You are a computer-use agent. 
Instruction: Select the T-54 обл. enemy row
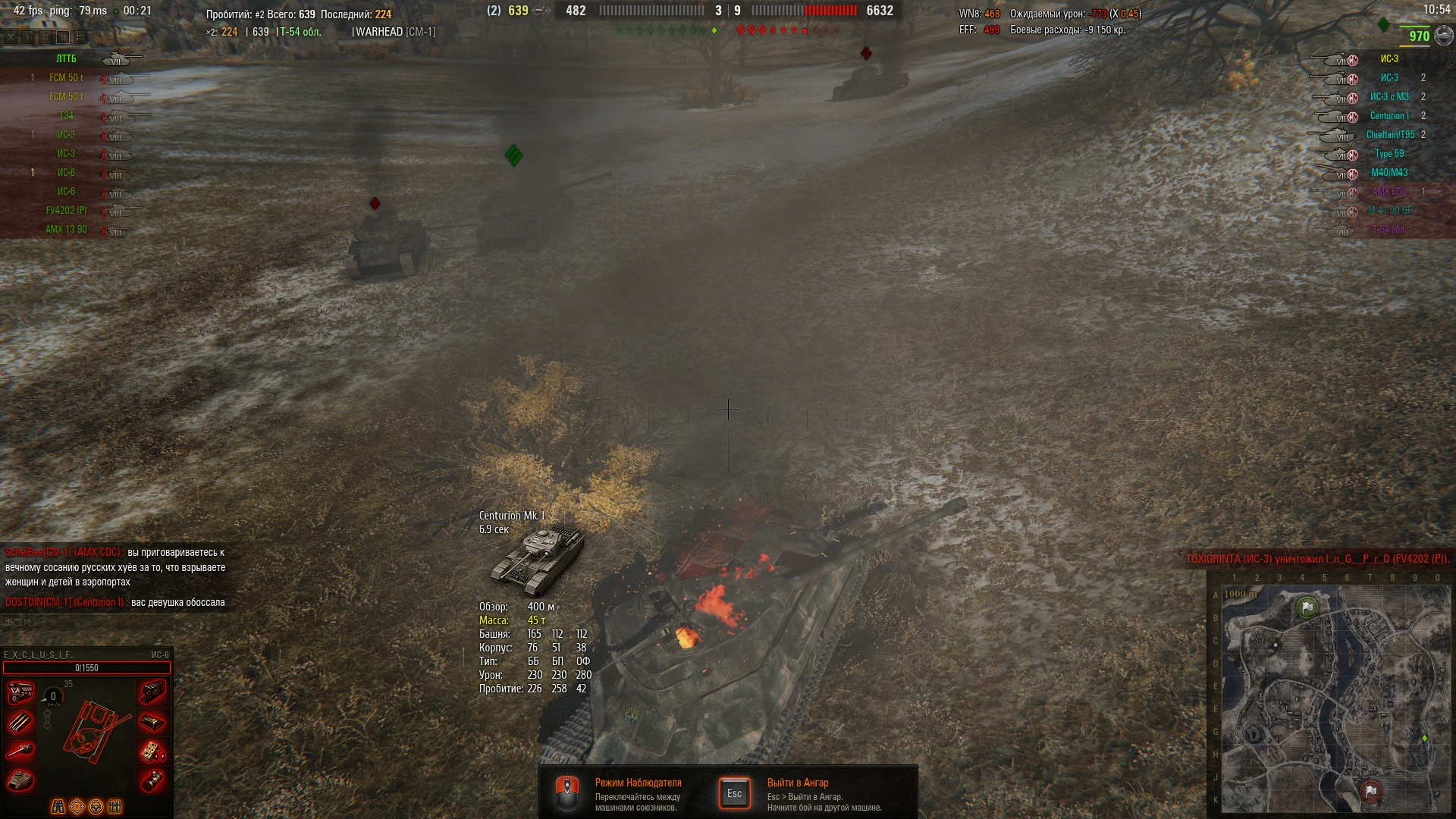tap(1389, 230)
